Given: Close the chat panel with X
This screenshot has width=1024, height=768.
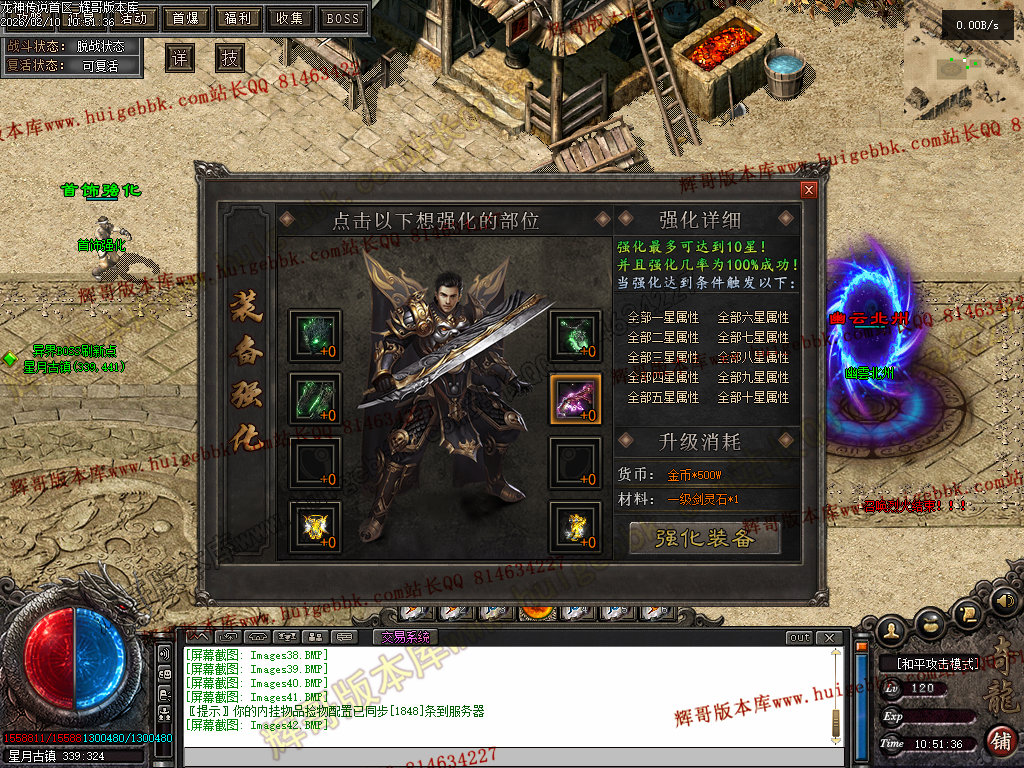Looking at the screenshot, I should (829, 637).
